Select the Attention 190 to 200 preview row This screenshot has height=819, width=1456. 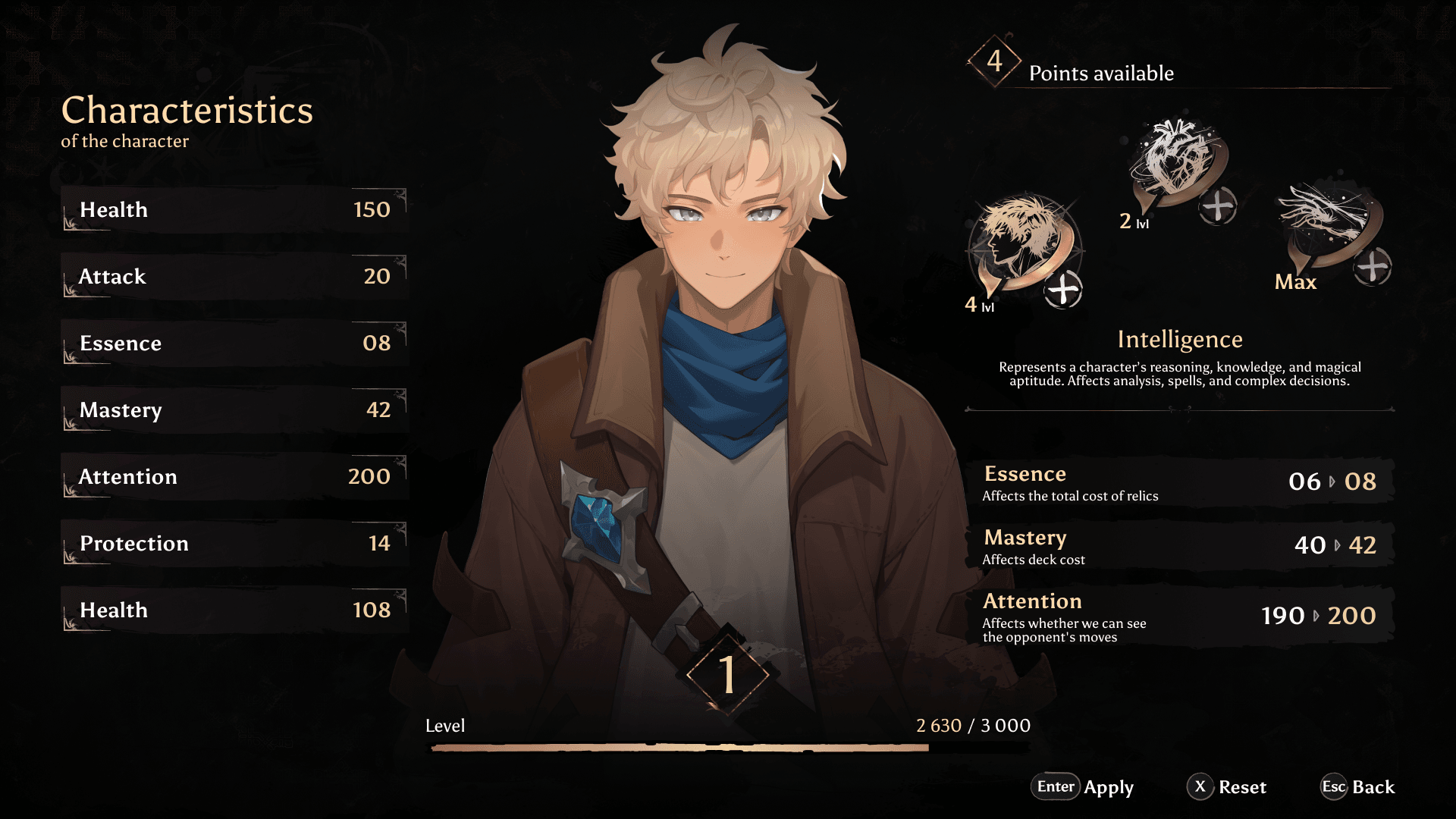pos(1179,617)
